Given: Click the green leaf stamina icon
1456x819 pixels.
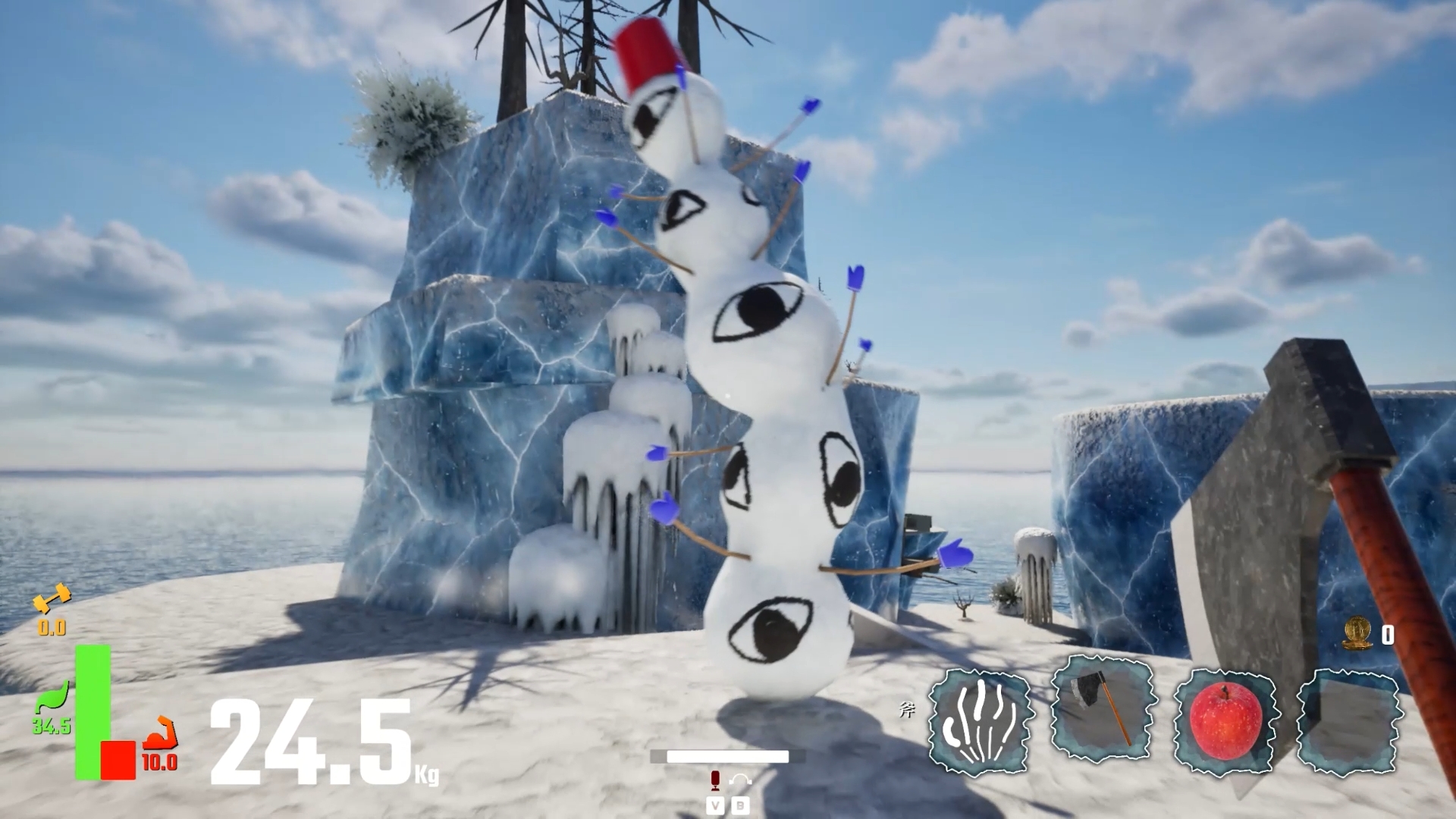Looking at the screenshot, I should 52,696.
